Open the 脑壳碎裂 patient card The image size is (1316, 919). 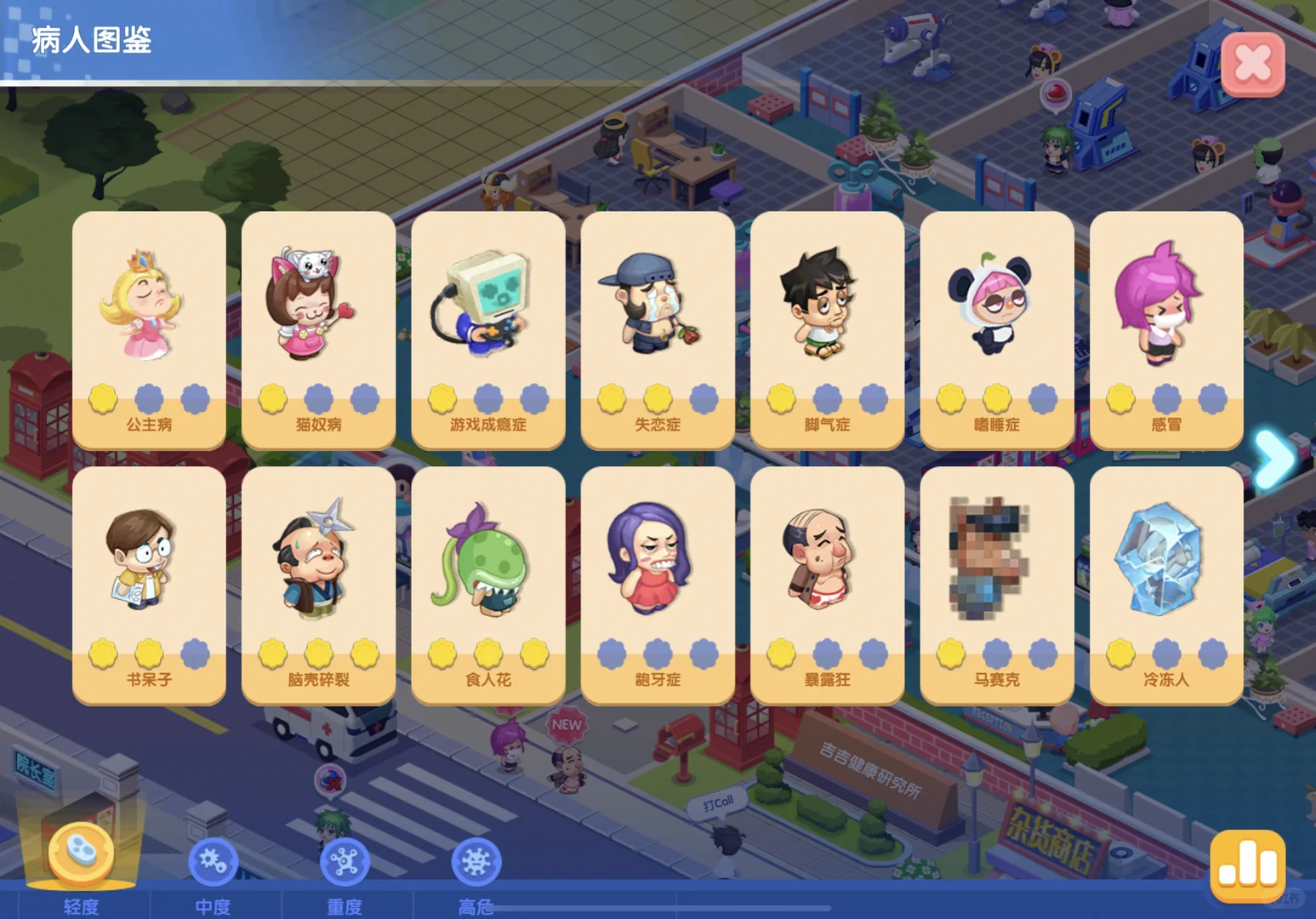[x=318, y=585]
